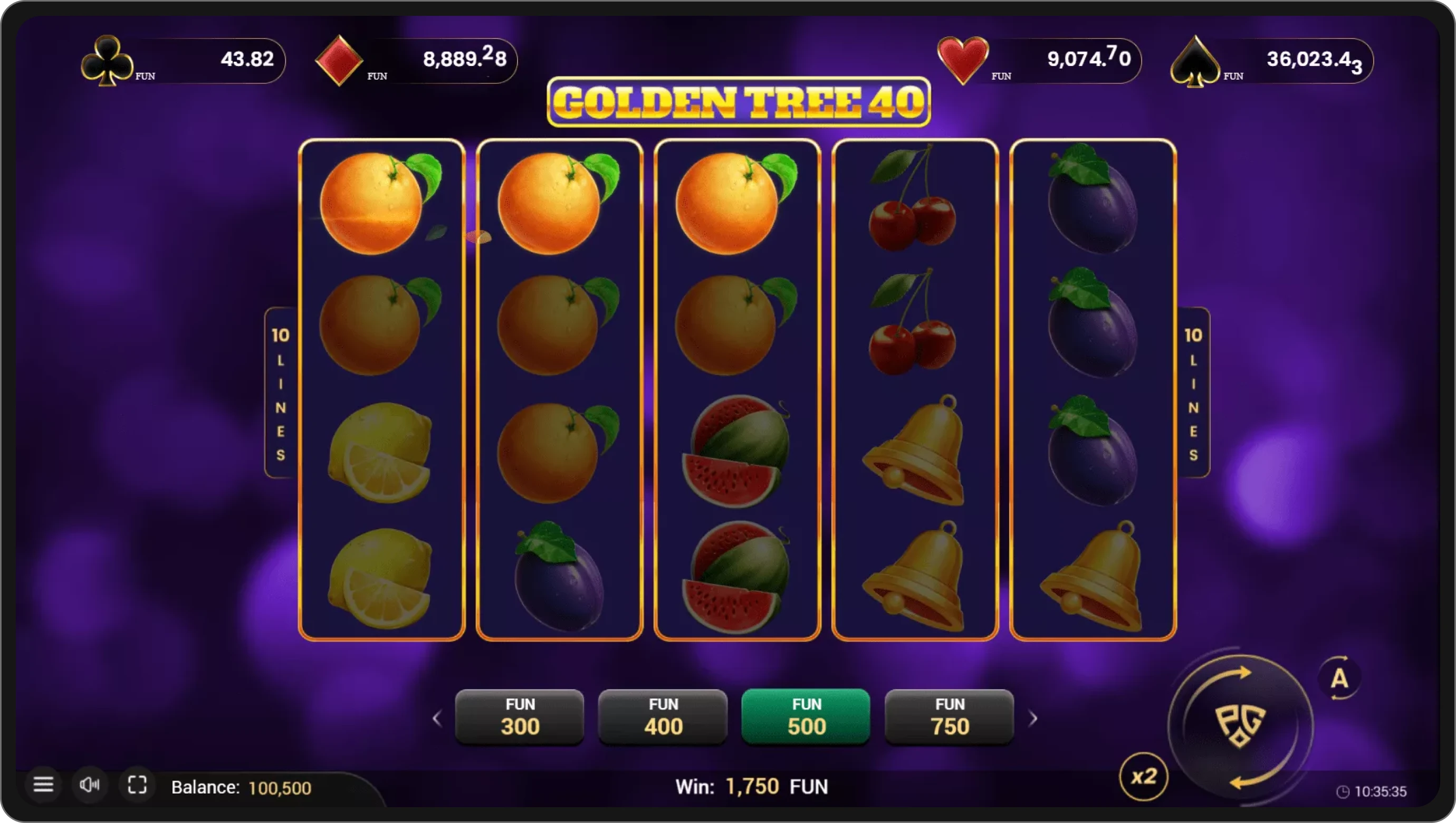This screenshot has width=1456, height=823.
Task: Open the game menu via hamburger icon
Action: tap(44, 785)
